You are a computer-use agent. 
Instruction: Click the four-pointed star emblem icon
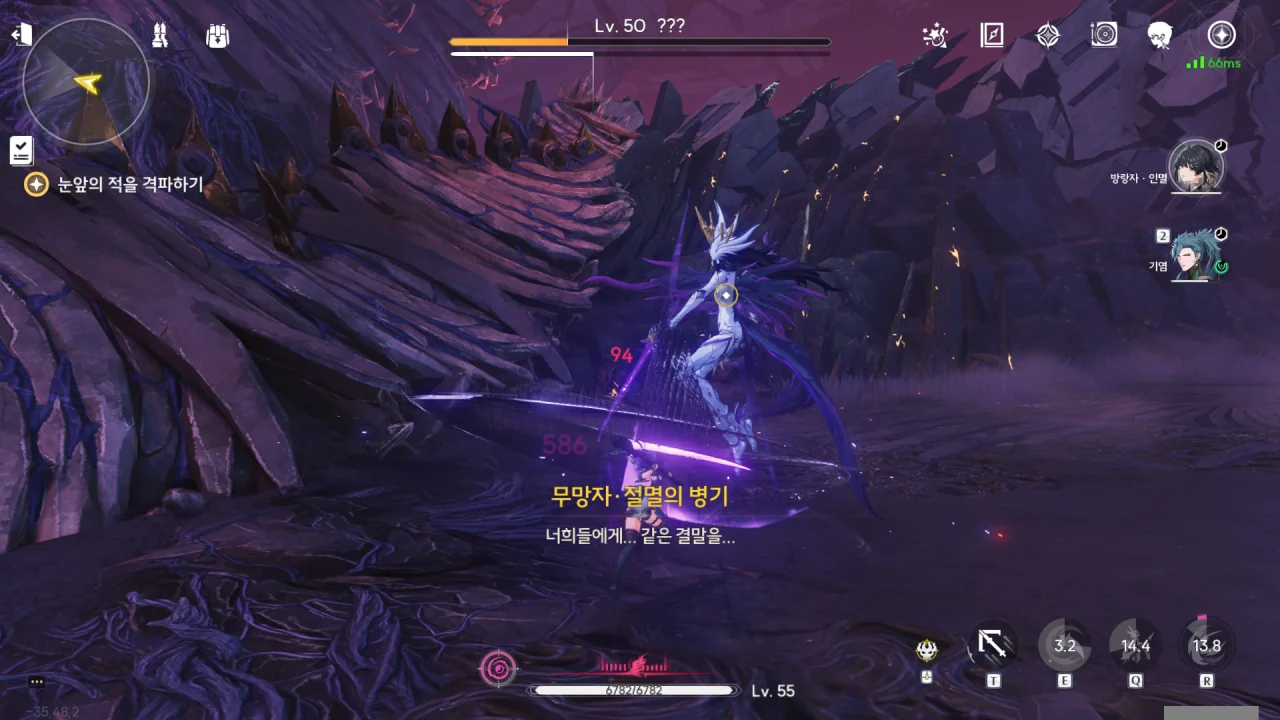1047,36
